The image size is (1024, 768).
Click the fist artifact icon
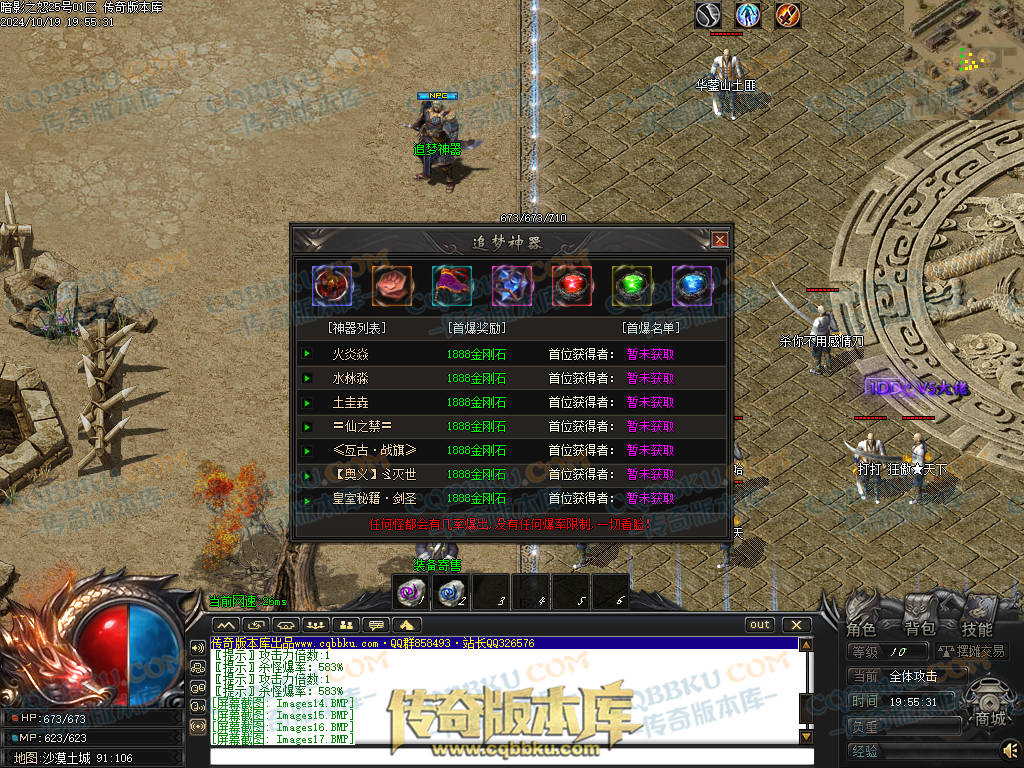(392, 286)
